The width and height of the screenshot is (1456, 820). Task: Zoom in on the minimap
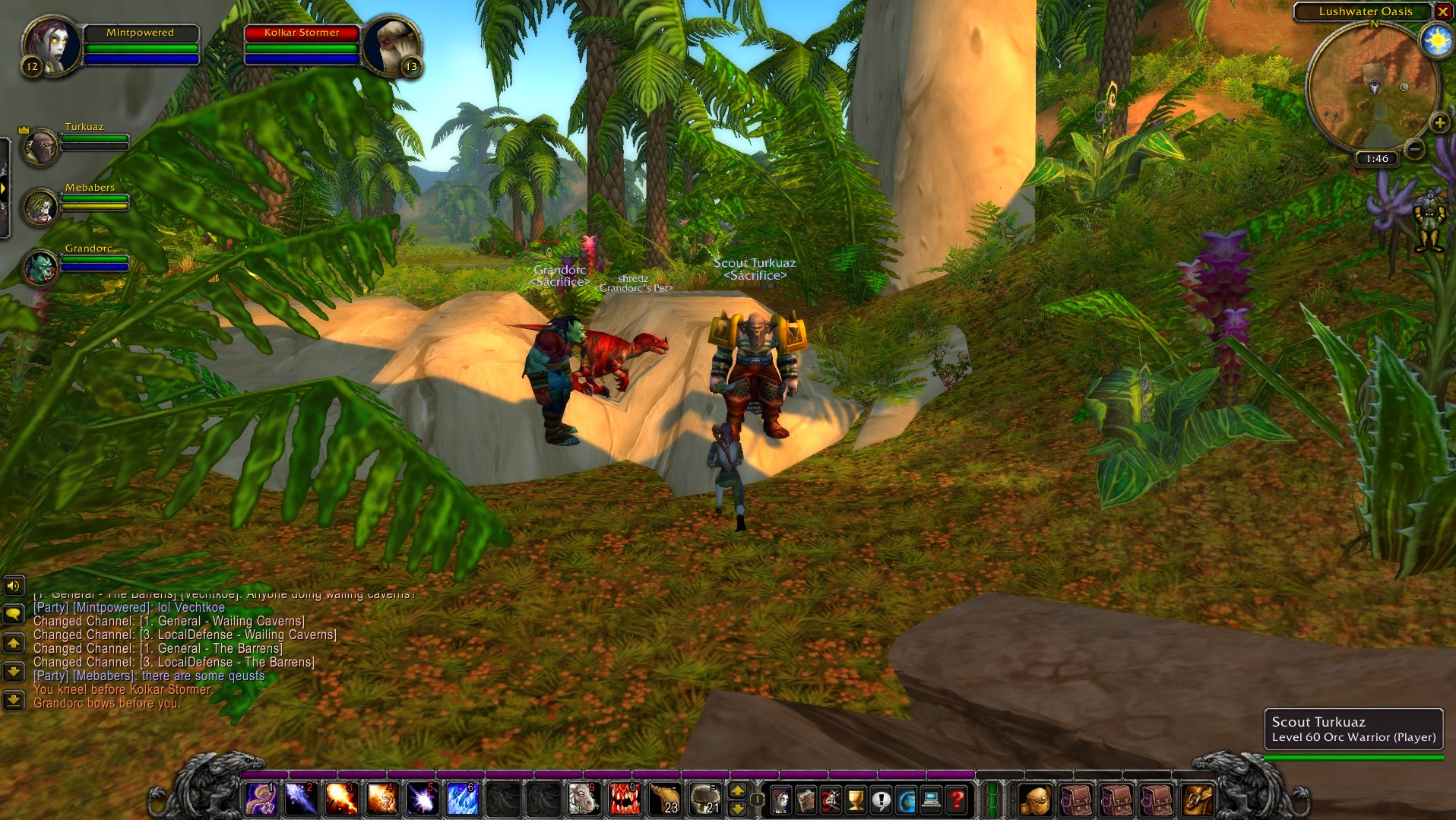pos(1439,122)
